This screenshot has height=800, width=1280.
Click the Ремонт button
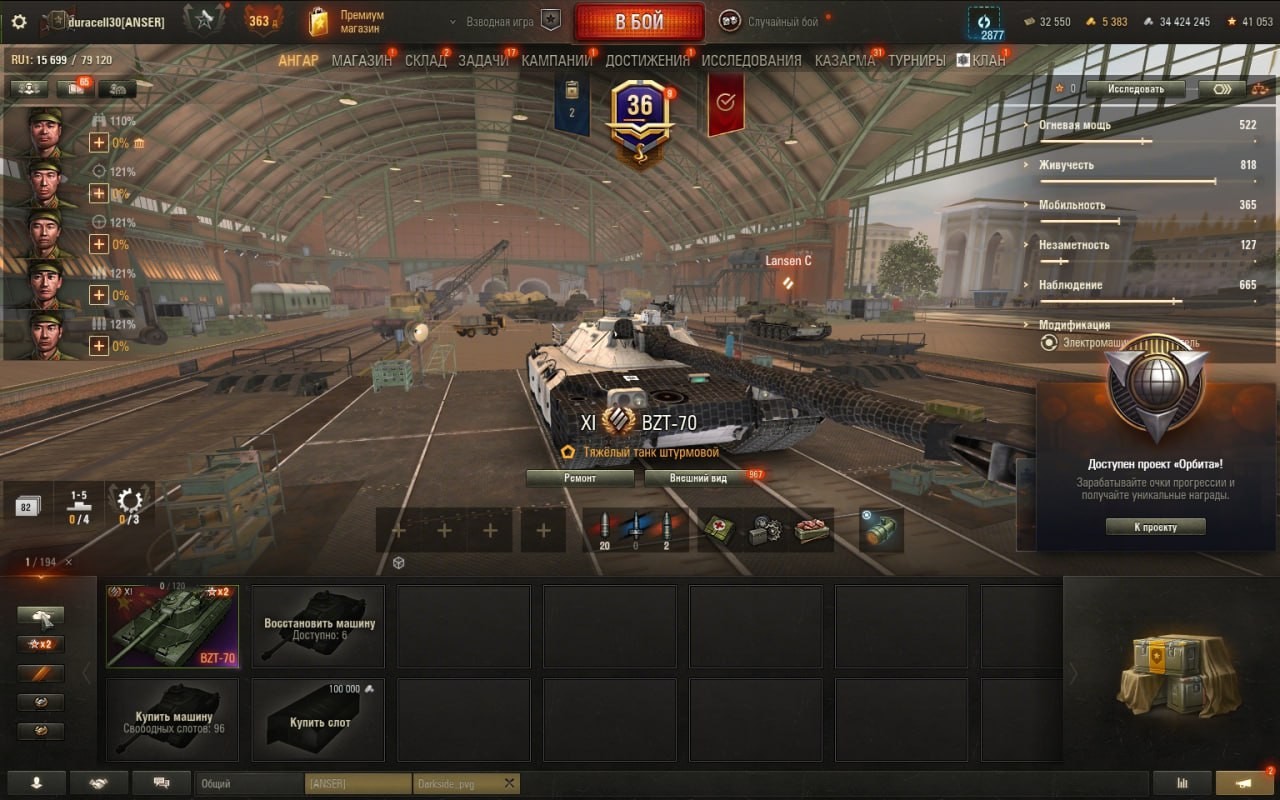tap(580, 478)
